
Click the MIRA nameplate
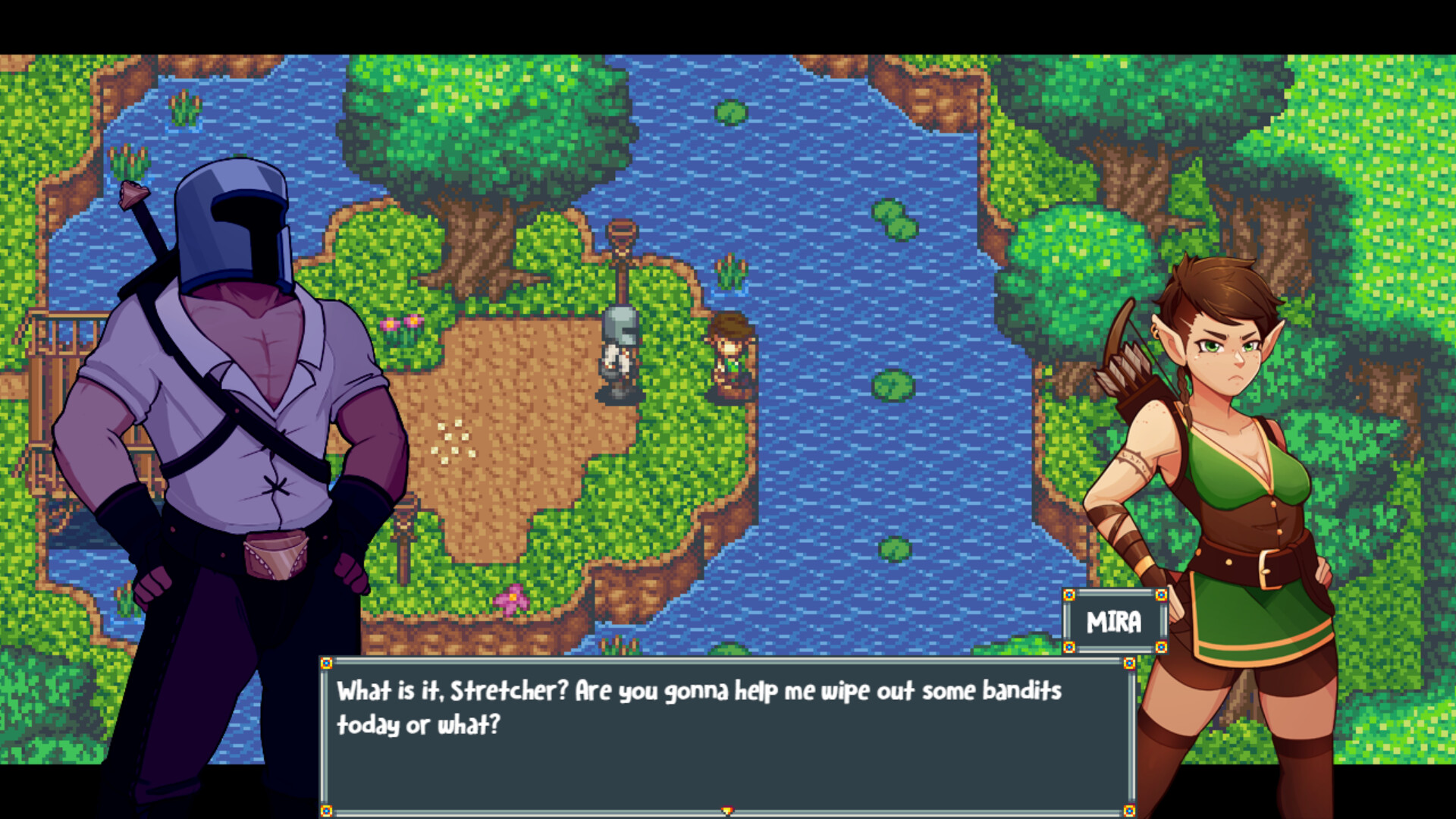pos(1115,622)
